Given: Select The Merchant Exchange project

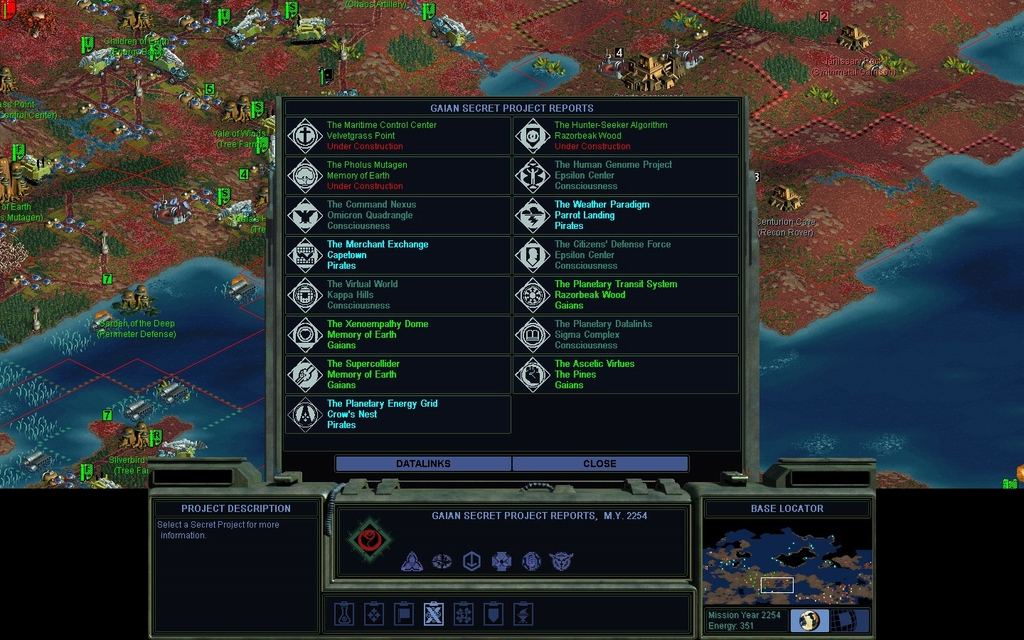Looking at the screenshot, I should [x=398, y=255].
